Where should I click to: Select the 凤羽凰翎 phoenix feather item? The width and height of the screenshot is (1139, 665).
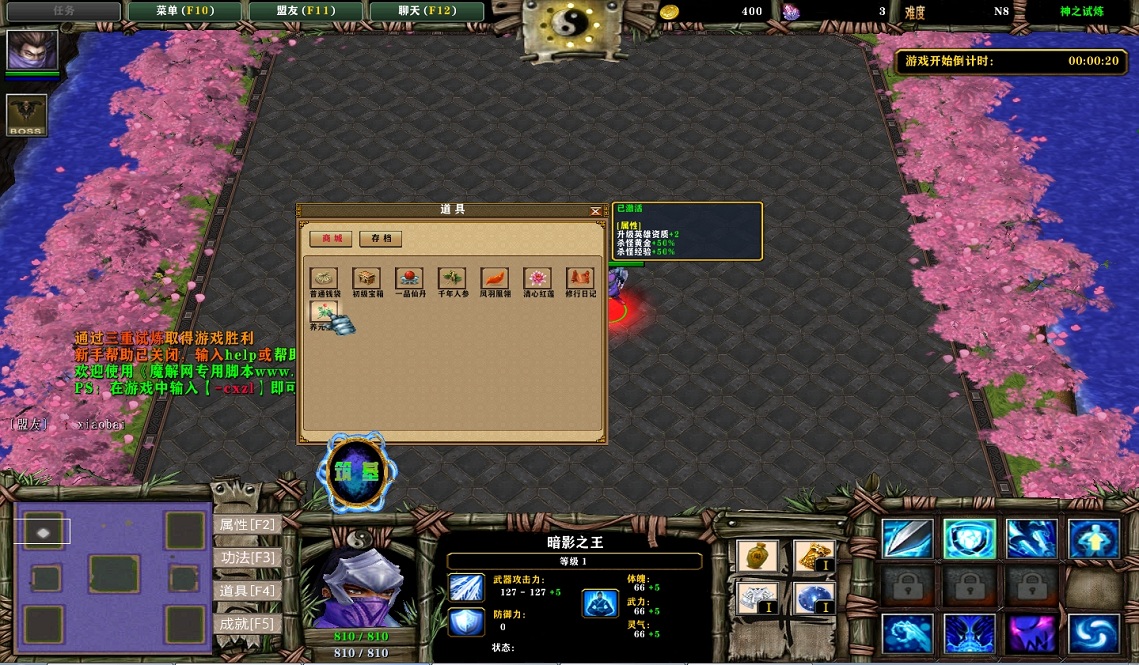495,278
